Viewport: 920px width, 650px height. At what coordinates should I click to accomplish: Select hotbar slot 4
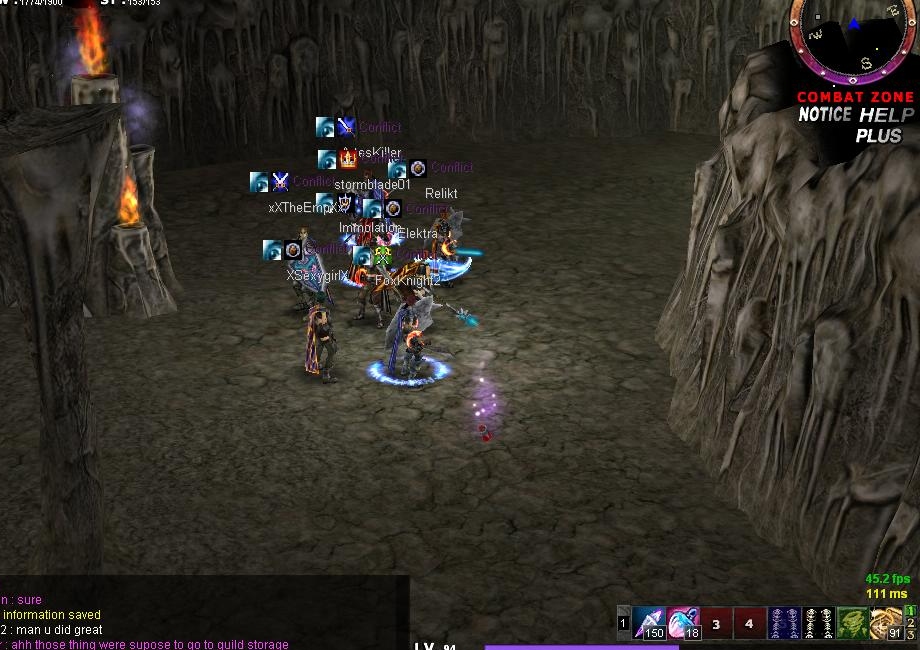[x=749, y=623]
